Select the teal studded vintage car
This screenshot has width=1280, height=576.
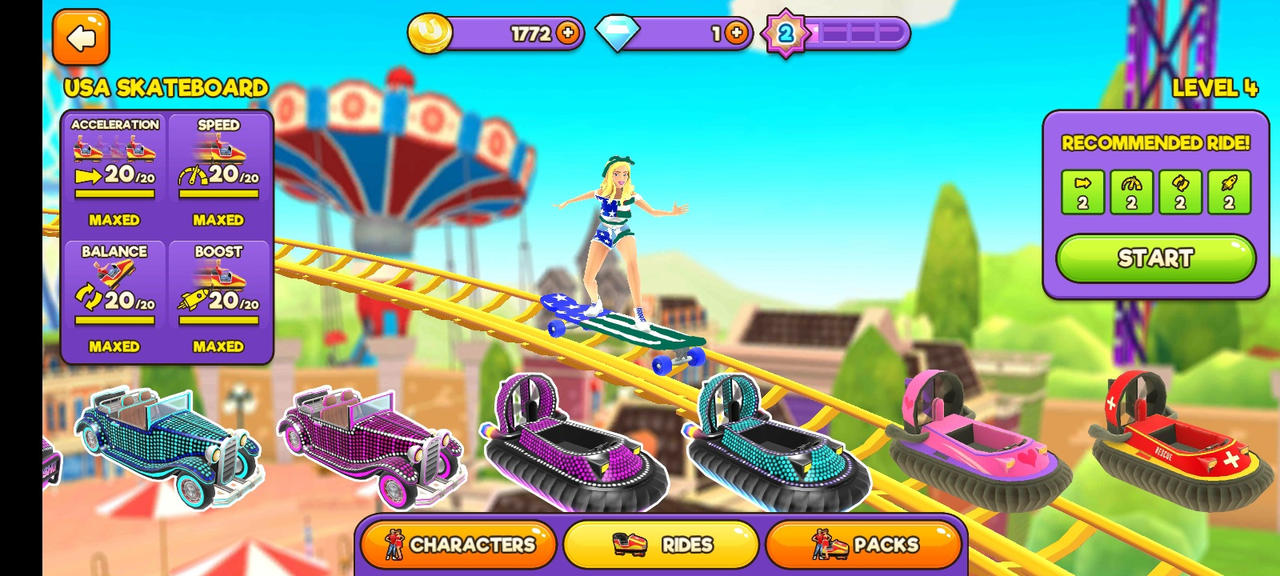point(168,442)
